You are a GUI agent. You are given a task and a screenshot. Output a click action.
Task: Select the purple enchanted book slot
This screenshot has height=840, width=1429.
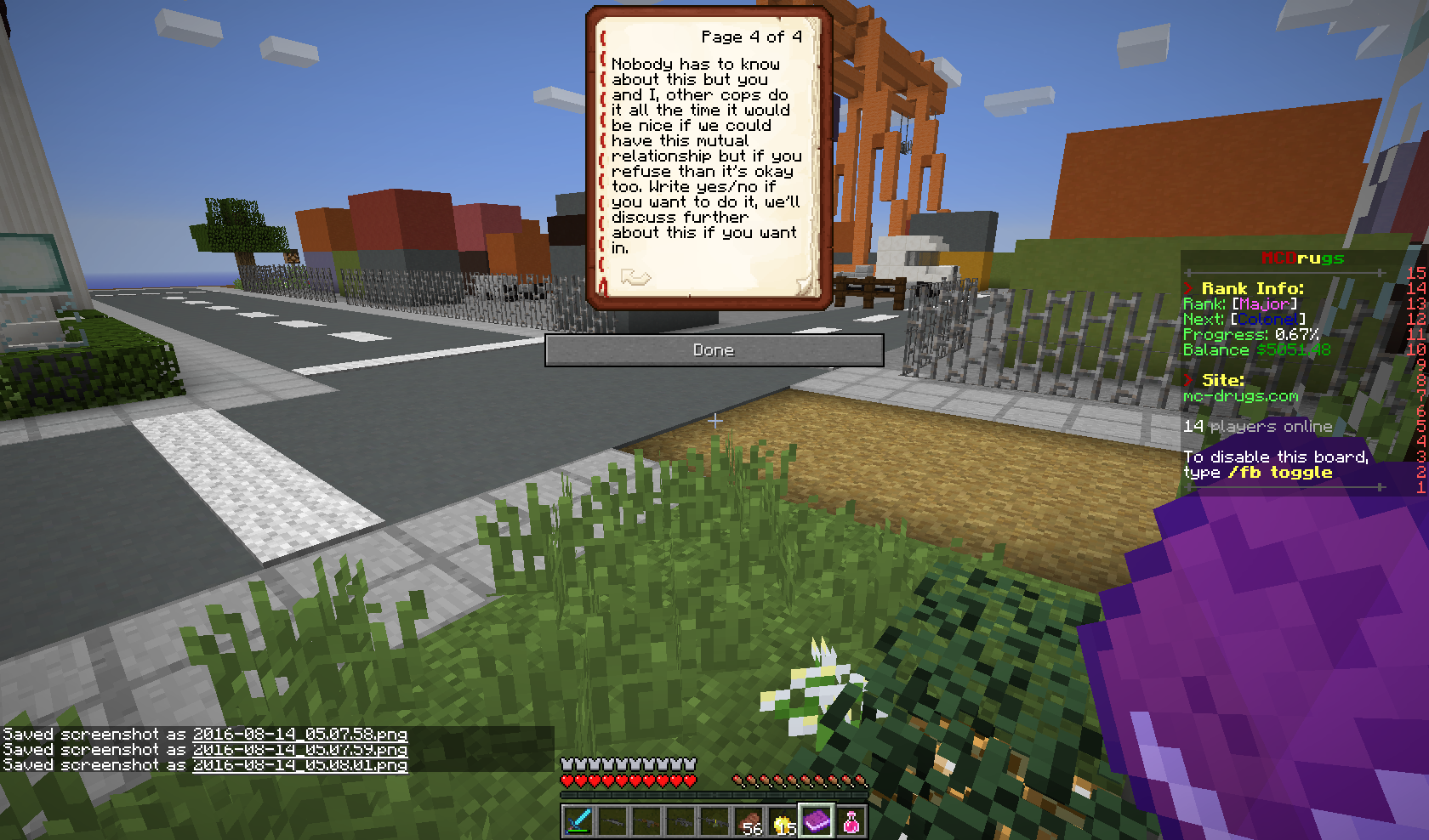coord(817,820)
